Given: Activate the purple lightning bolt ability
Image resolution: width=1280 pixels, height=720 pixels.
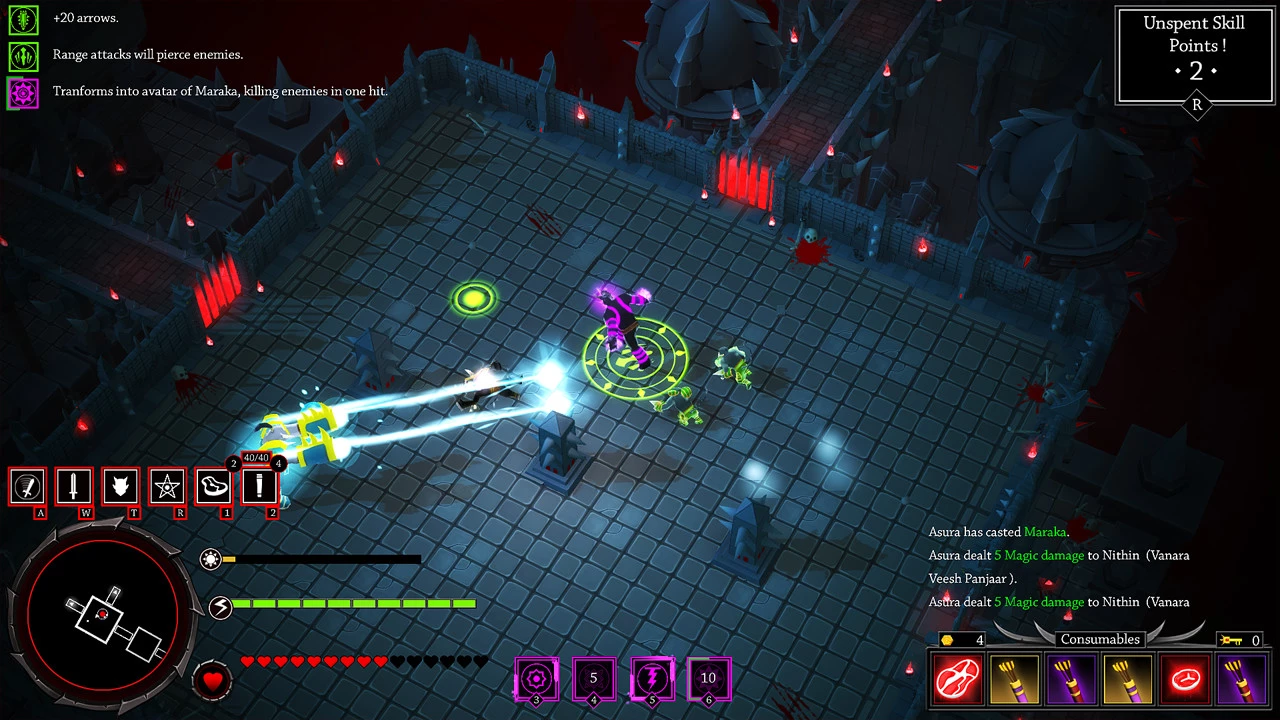Looking at the screenshot, I should click(651, 678).
